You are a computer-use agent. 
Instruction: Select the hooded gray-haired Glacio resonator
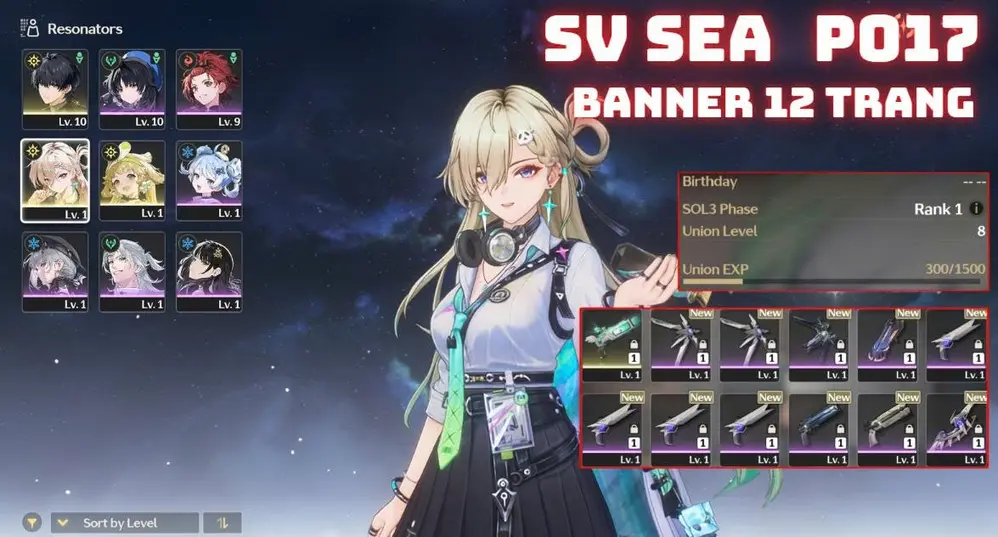click(55, 271)
